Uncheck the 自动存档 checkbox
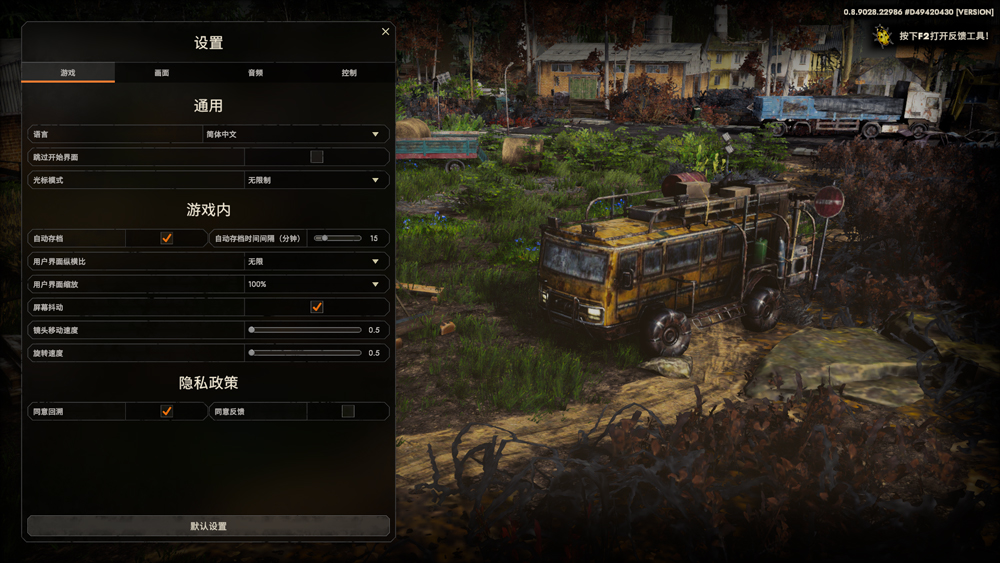The height and width of the screenshot is (563, 1000). click(x=167, y=239)
